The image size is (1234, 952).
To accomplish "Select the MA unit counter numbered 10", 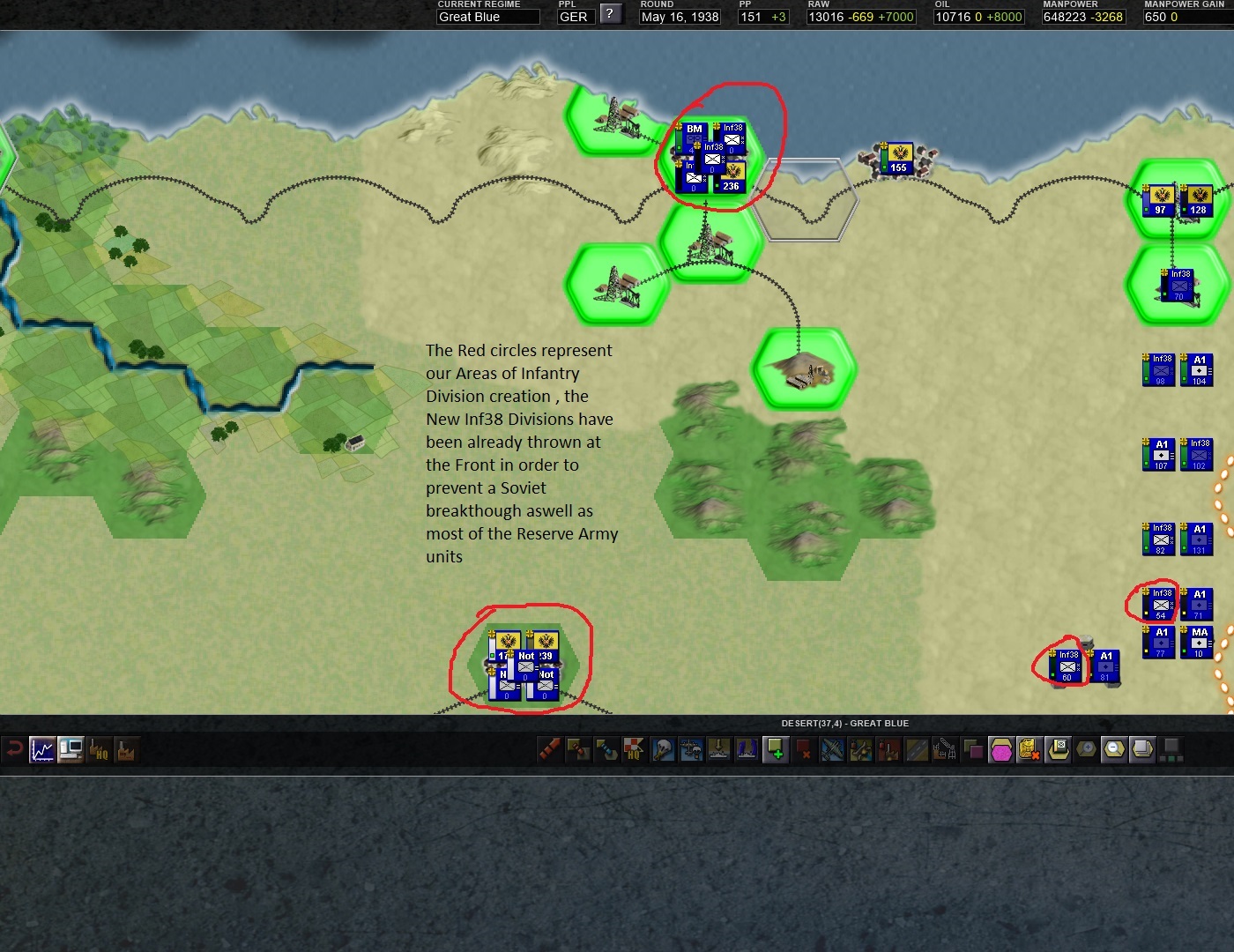I will [1199, 643].
